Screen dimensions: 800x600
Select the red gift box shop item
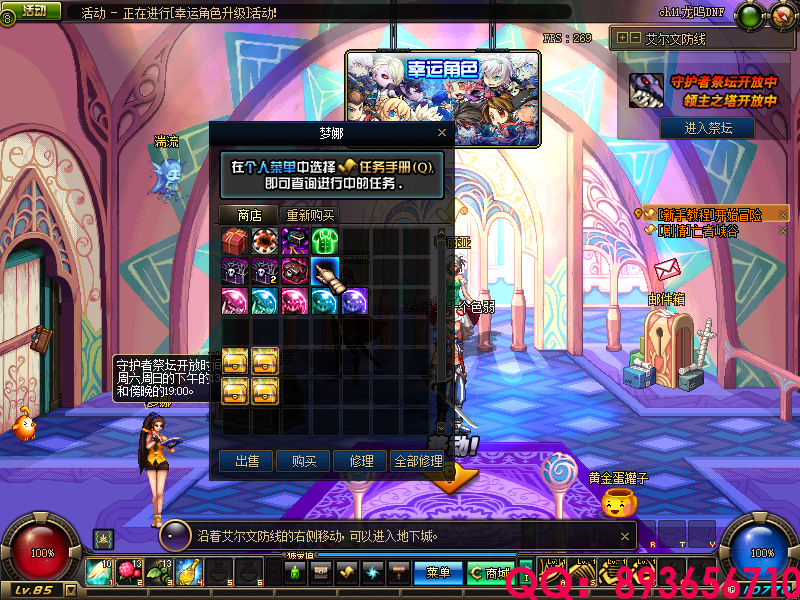tap(235, 241)
